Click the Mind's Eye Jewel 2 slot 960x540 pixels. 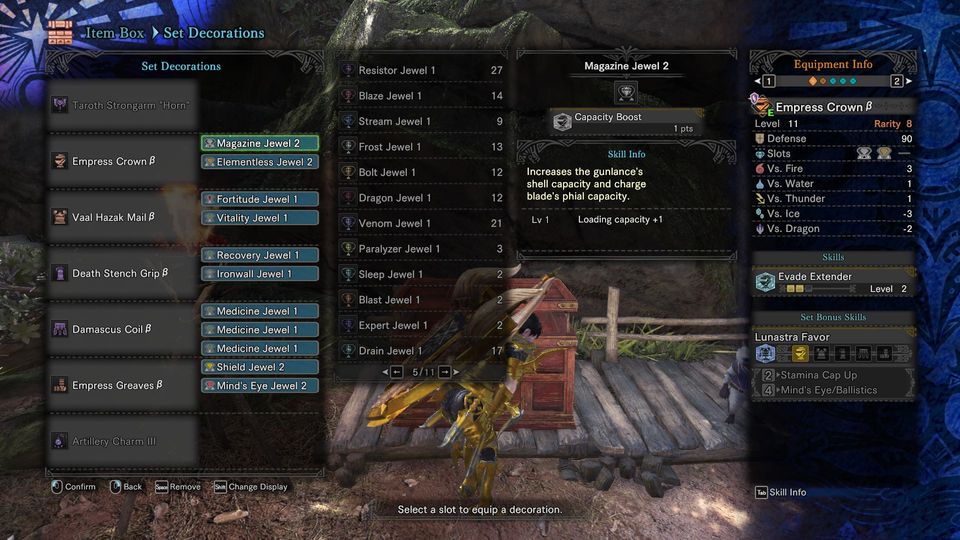260,386
